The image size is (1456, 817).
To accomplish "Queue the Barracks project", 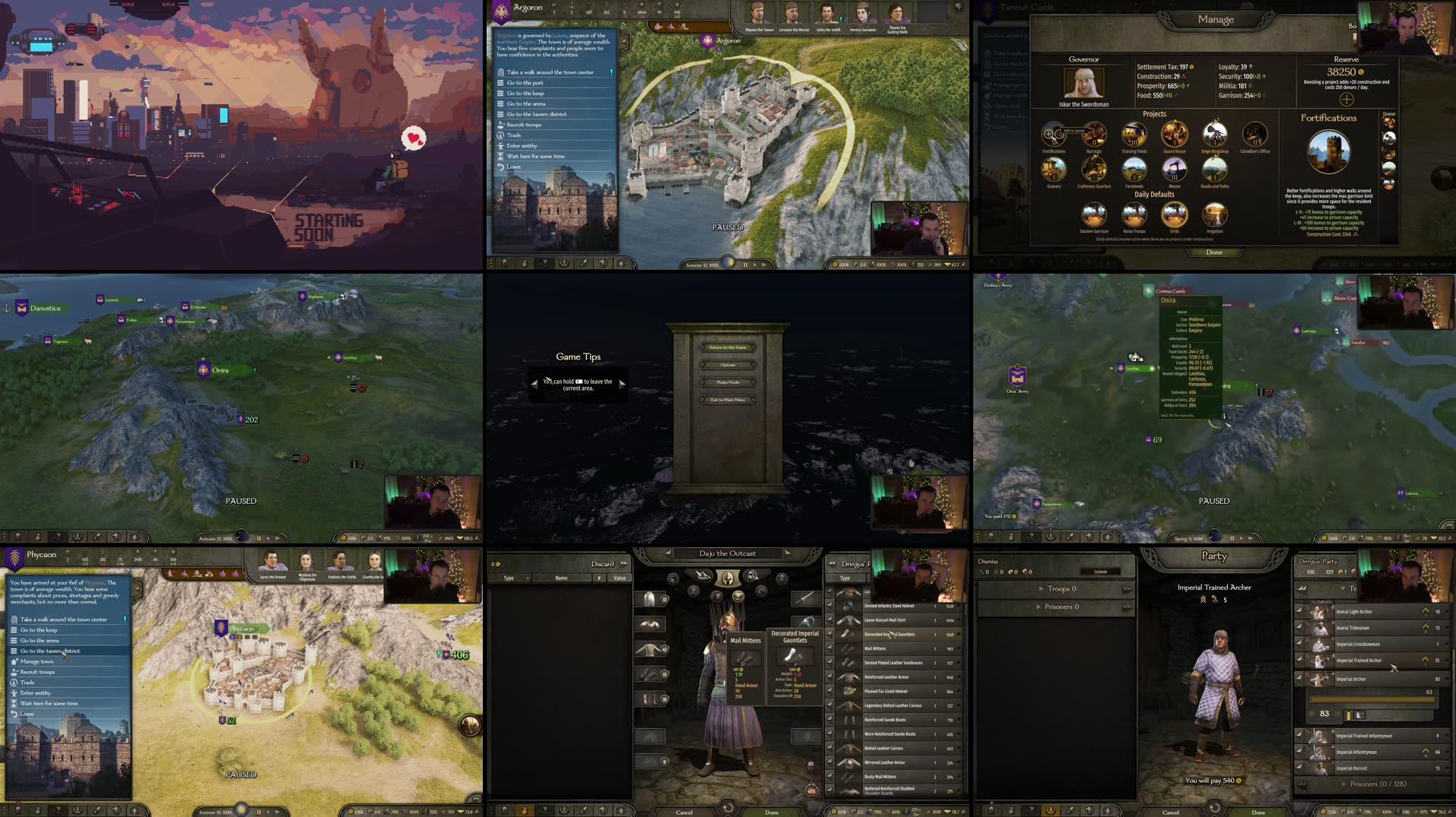I will click(1095, 135).
